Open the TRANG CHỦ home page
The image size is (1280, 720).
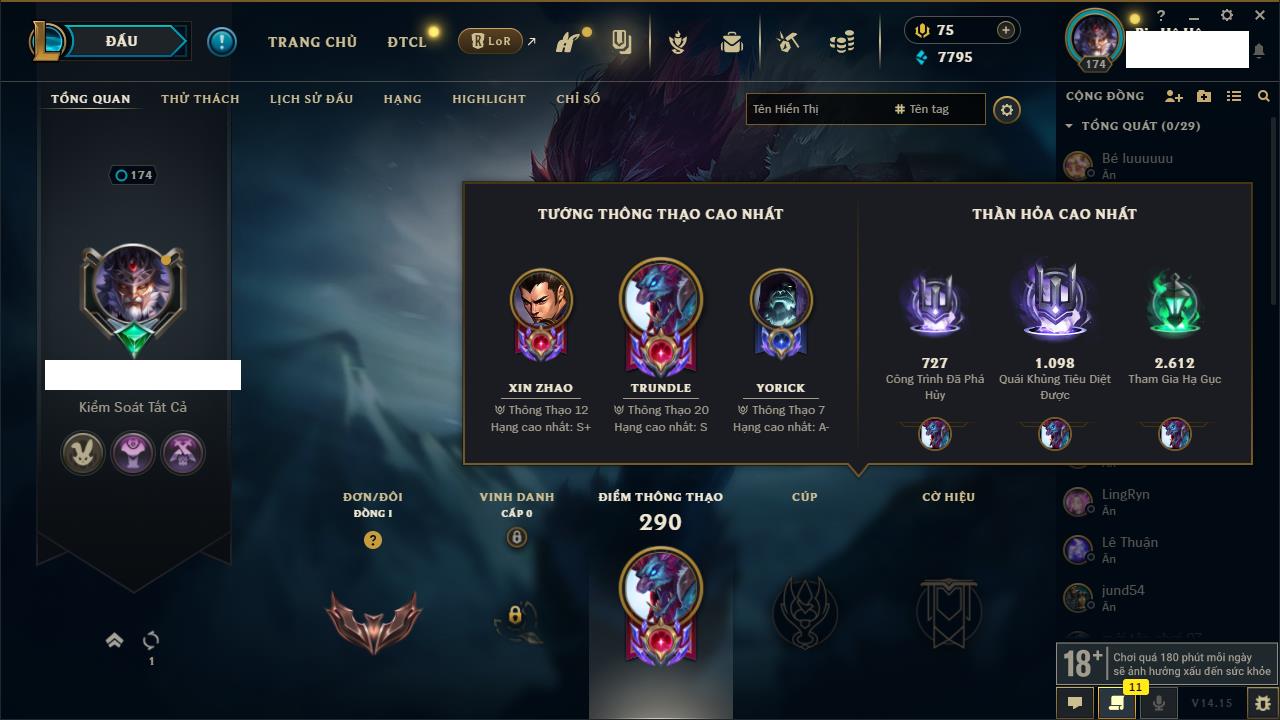point(312,42)
